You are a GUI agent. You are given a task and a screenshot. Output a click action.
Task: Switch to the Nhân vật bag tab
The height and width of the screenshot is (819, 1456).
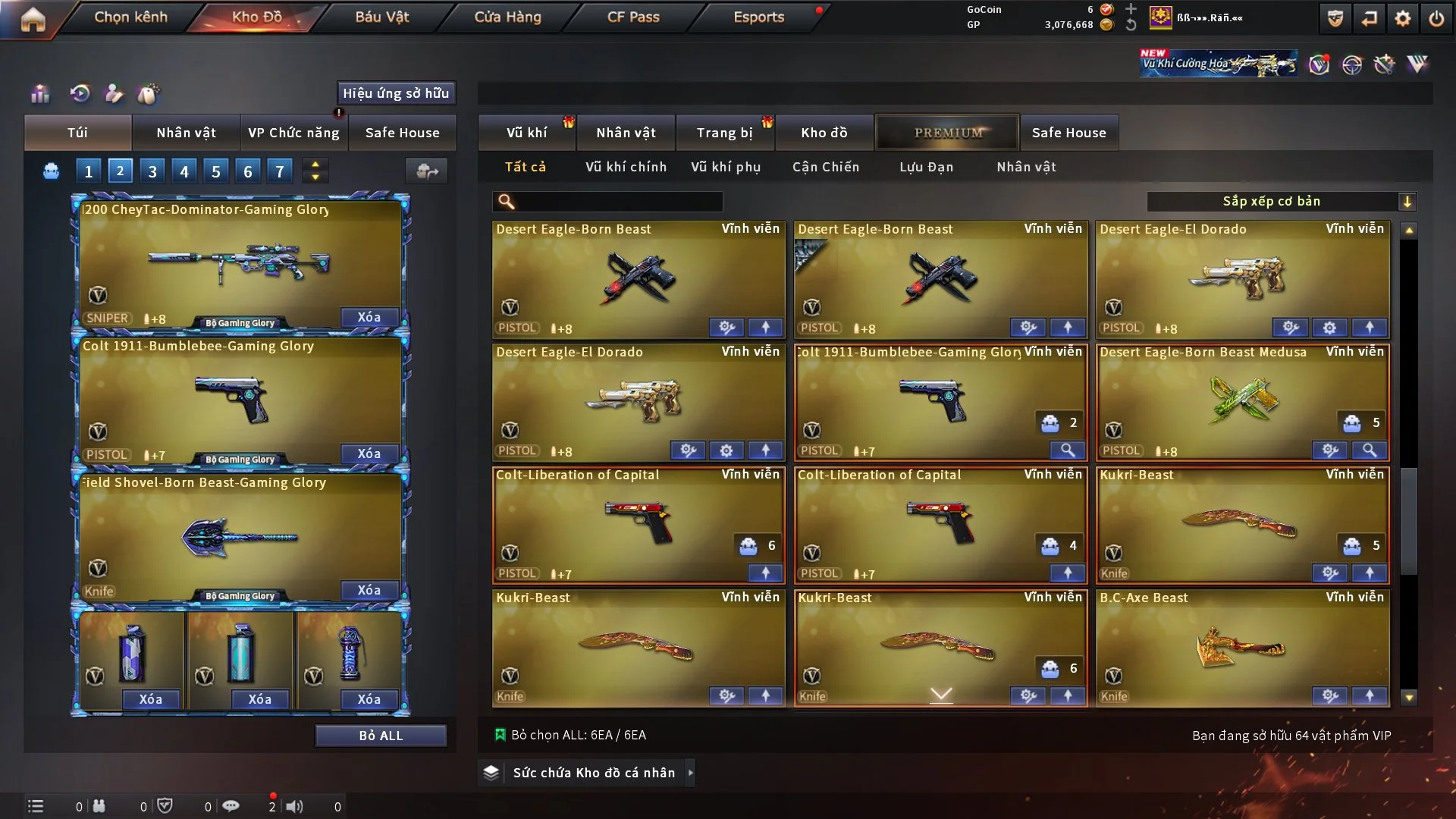[186, 133]
